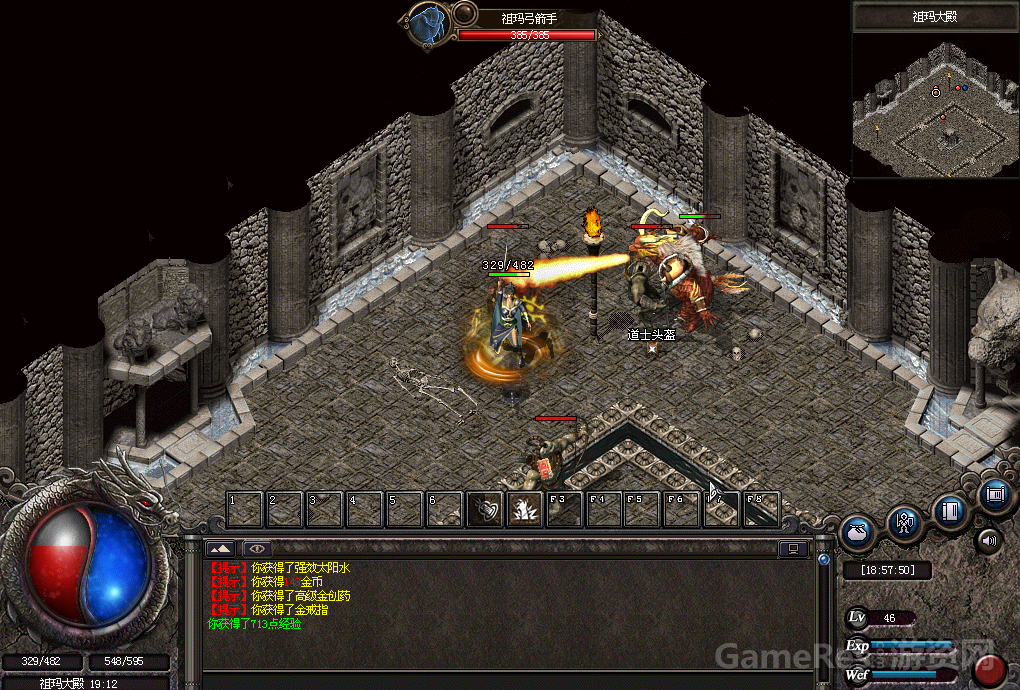
Task: Activate the white burst skill in the hotbar
Action: (524, 509)
